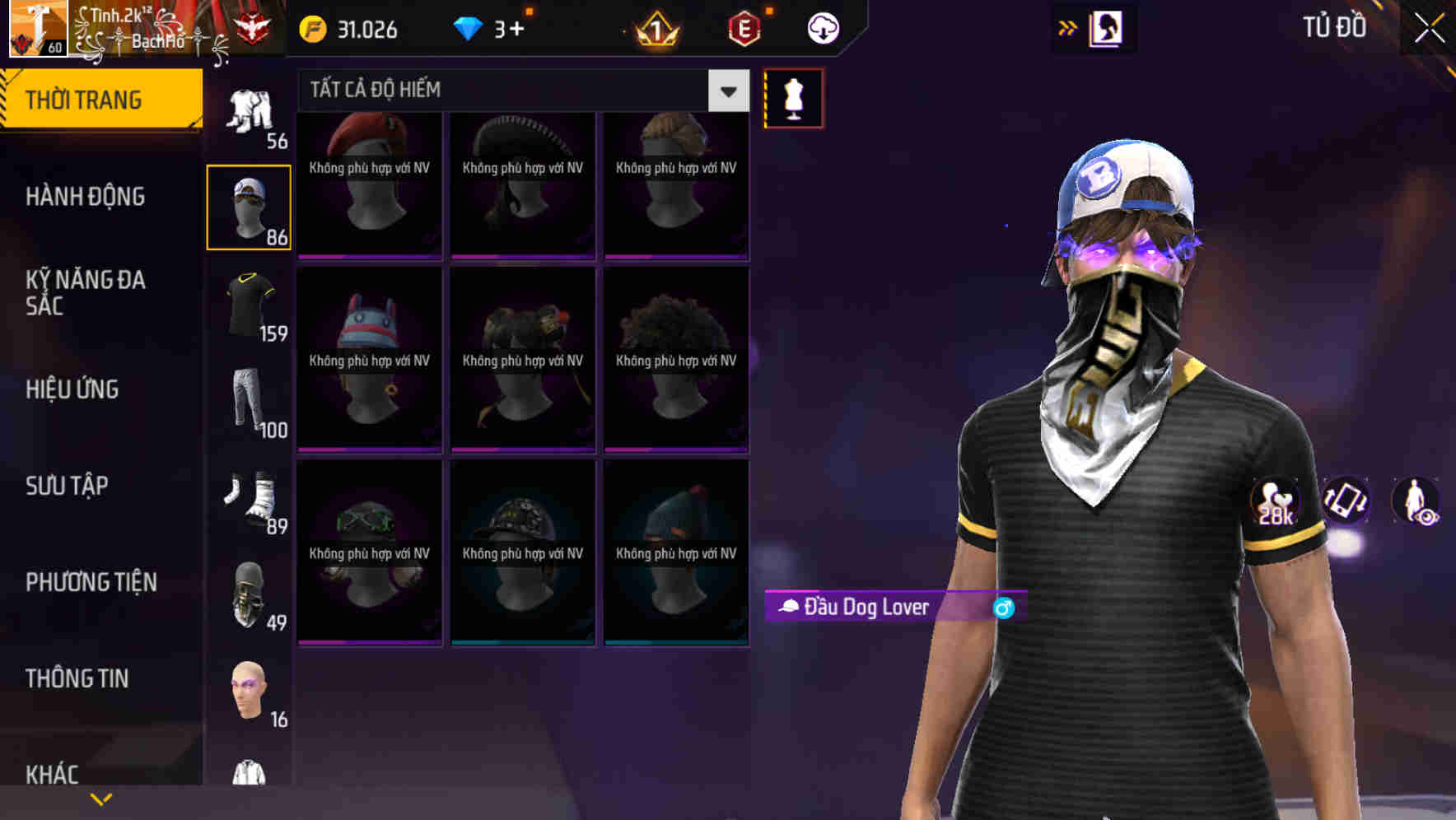1456x820 pixels.
Task: Open the mannequin outfit preview icon
Action: point(793,97)
